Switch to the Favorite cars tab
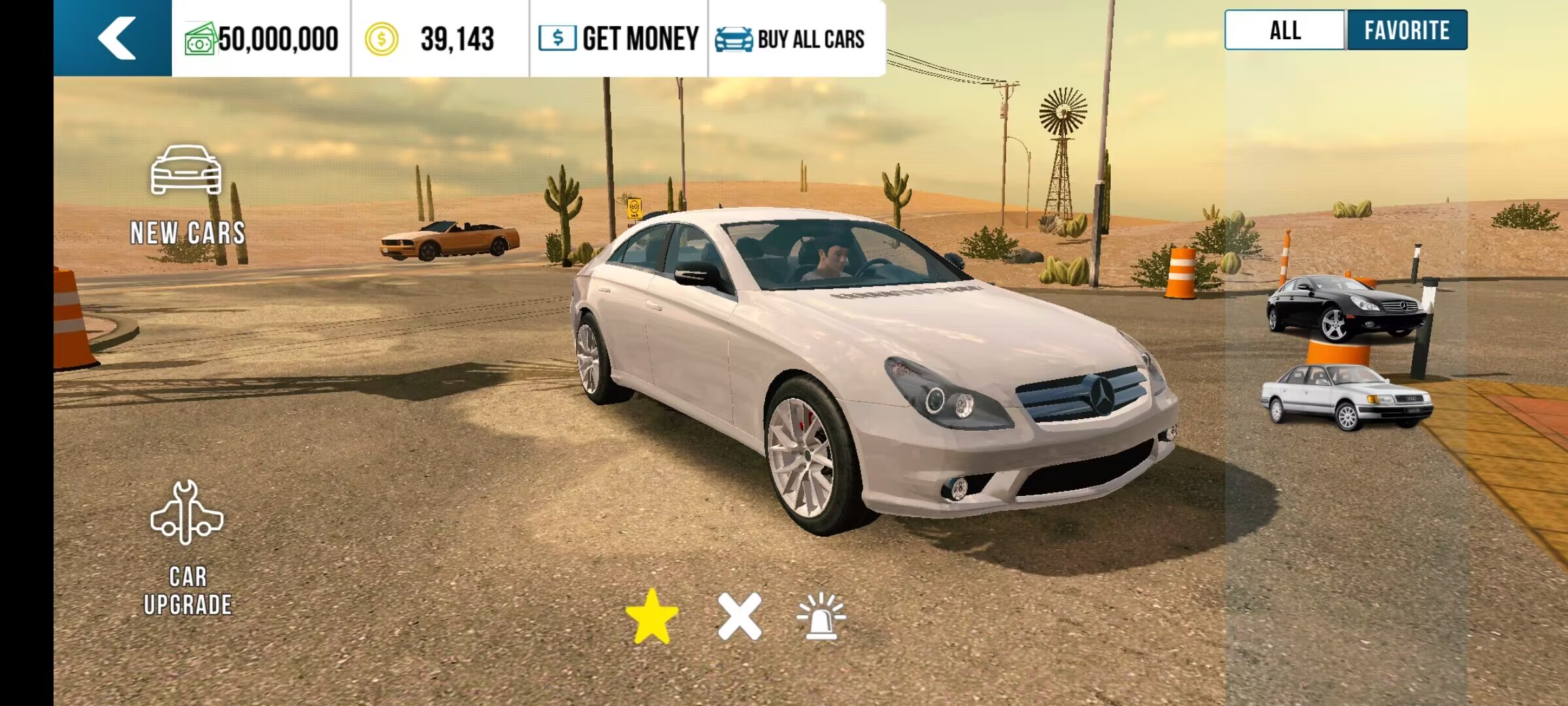Image resolution: width=1568 pixels, height=706 pixels. point(1406,30)
